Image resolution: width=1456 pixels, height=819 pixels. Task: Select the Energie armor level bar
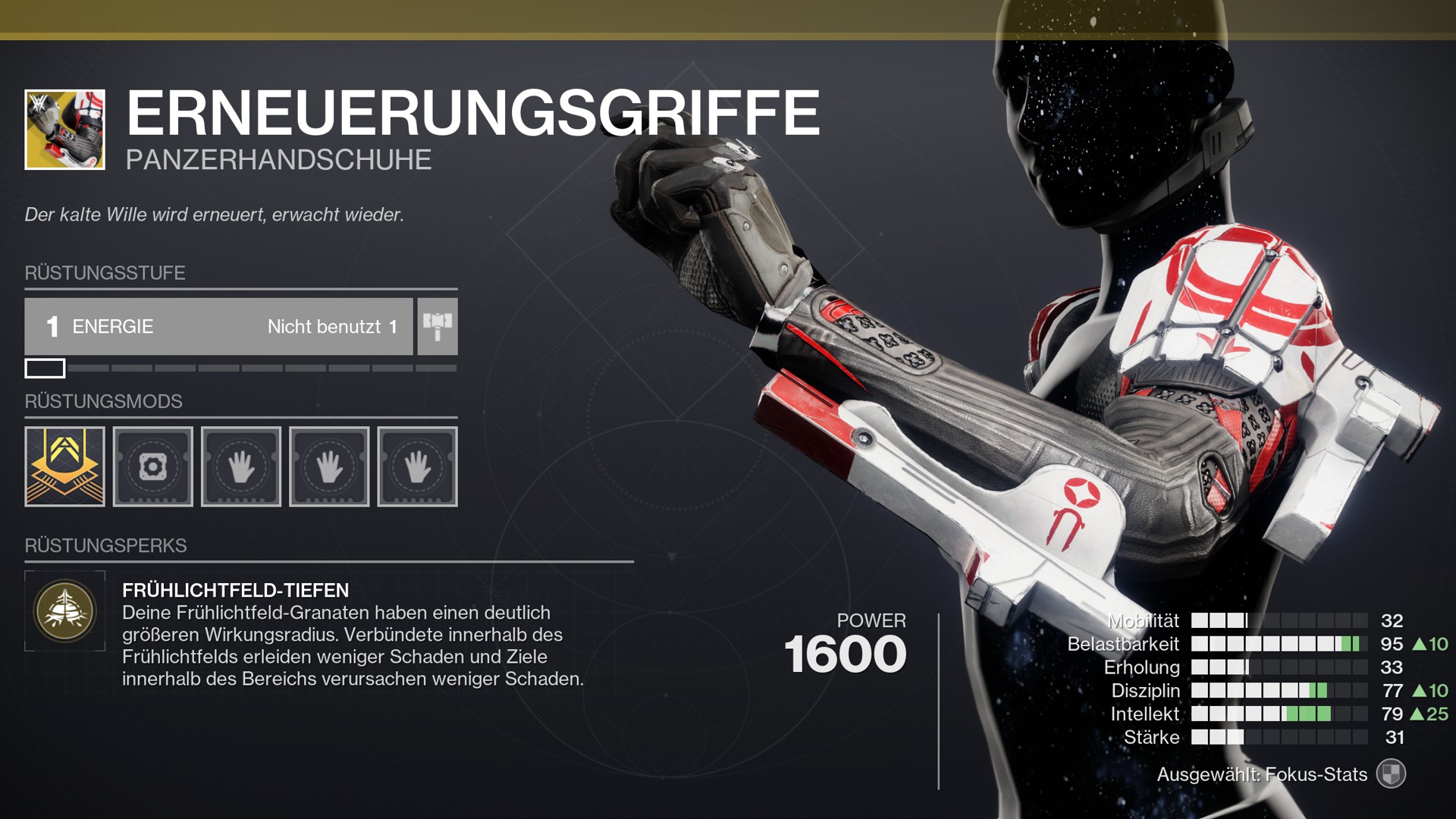tap(218, 326)
